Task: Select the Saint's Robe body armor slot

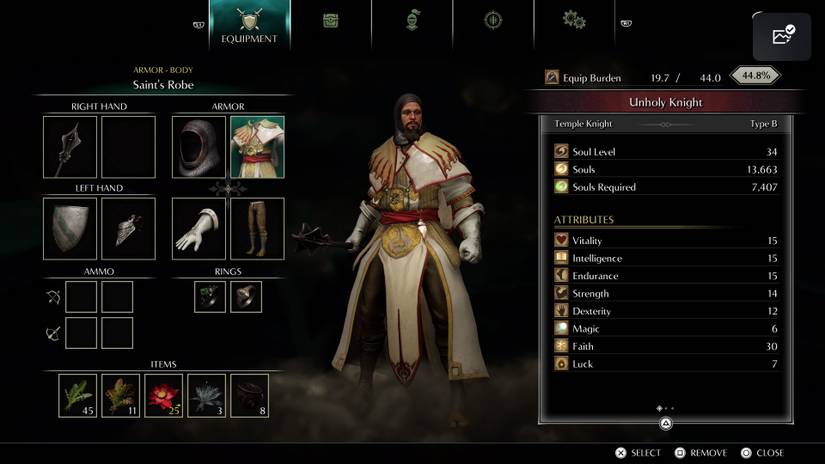Action: tap(257, 147)
